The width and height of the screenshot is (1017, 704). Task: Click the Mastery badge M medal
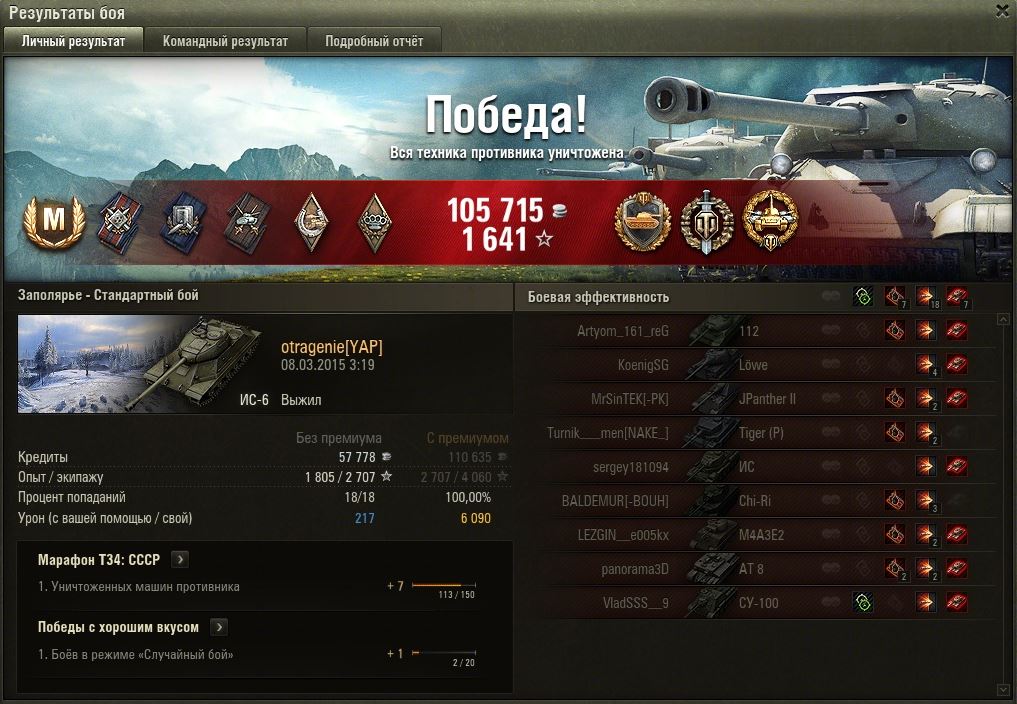point(47,223)
